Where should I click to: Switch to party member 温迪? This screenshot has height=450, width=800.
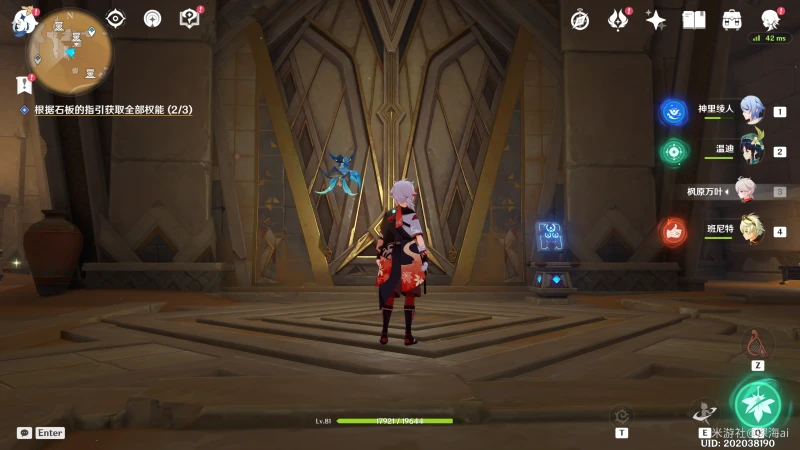[751, 150]
